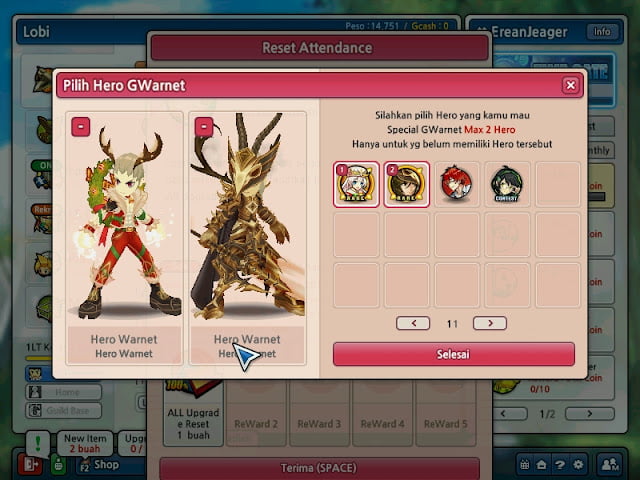Remove the golden armored hero from selection
Image resolution: width=640 pixels, height=480 pixels.
point(204,127)
